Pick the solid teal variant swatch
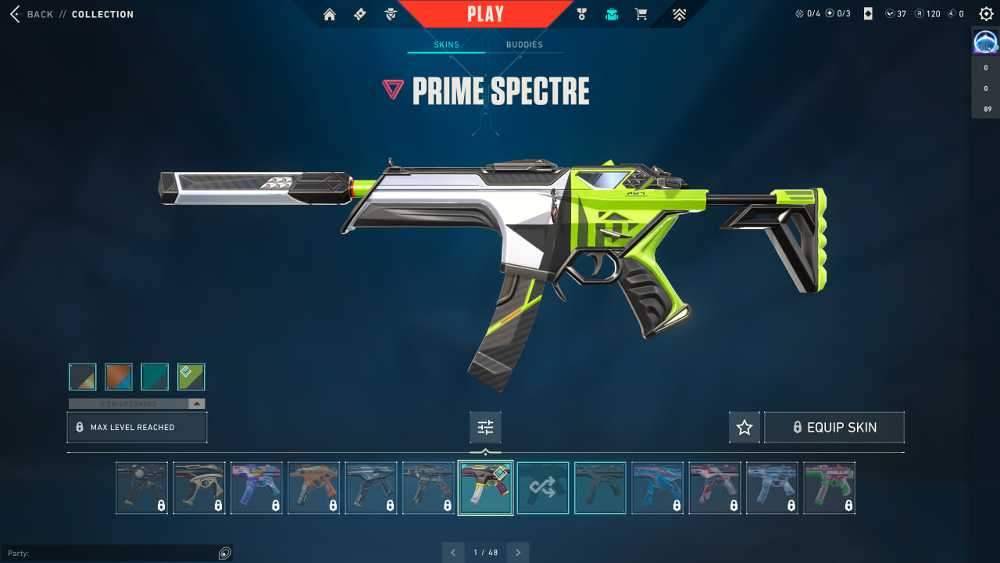 click(155, 376)
